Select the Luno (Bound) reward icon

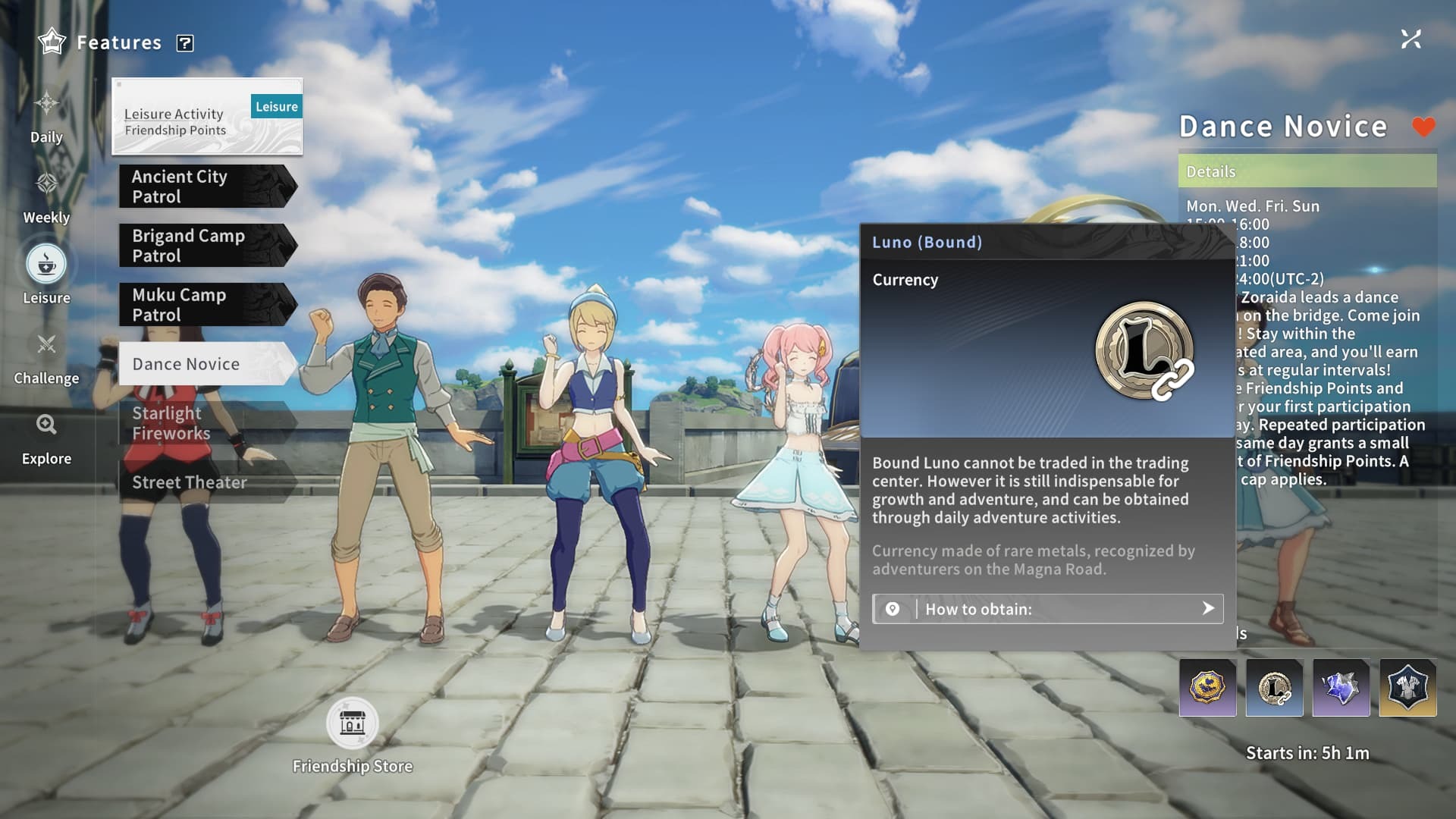tap(1274, 689)
